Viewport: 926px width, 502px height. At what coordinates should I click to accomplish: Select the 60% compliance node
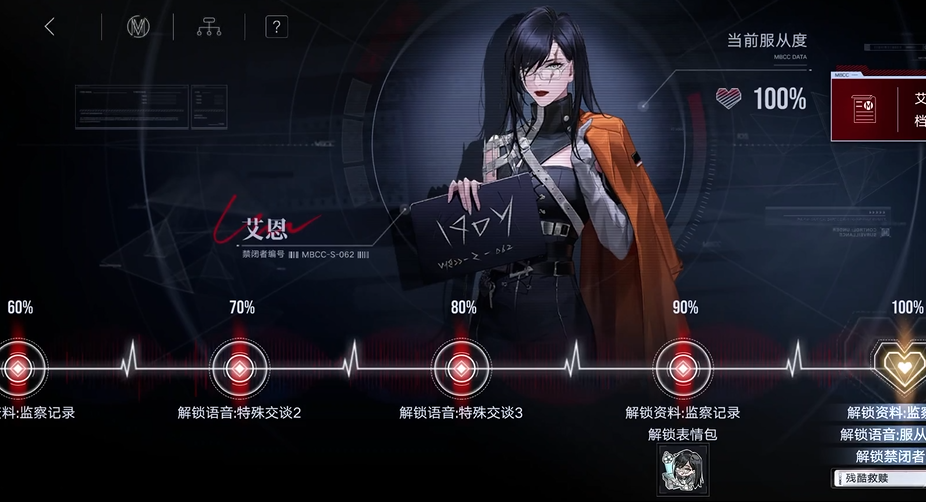click(18, 369)
